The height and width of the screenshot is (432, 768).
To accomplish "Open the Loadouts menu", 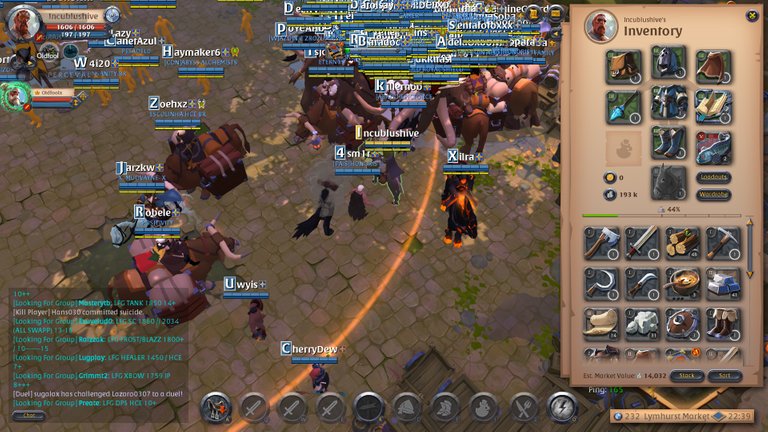I will coord(713,177).
